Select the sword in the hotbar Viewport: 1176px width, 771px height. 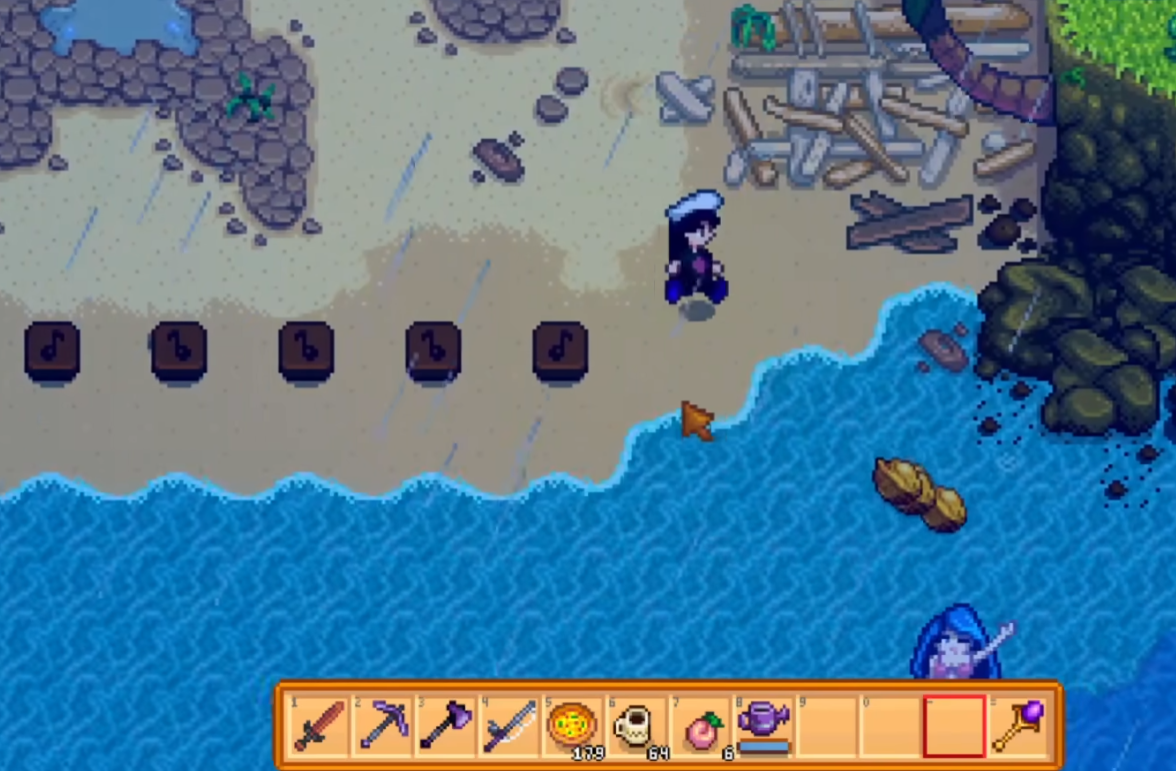click(x=319, y=726)
